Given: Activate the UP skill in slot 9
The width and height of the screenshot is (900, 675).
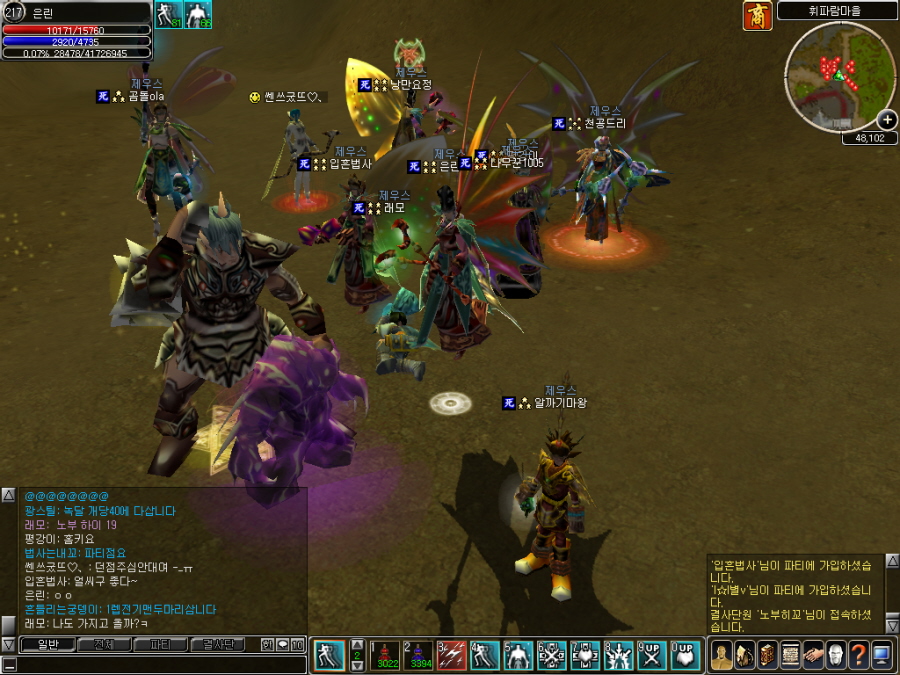Looking at the screenshot, I should [x=651, y=654].
